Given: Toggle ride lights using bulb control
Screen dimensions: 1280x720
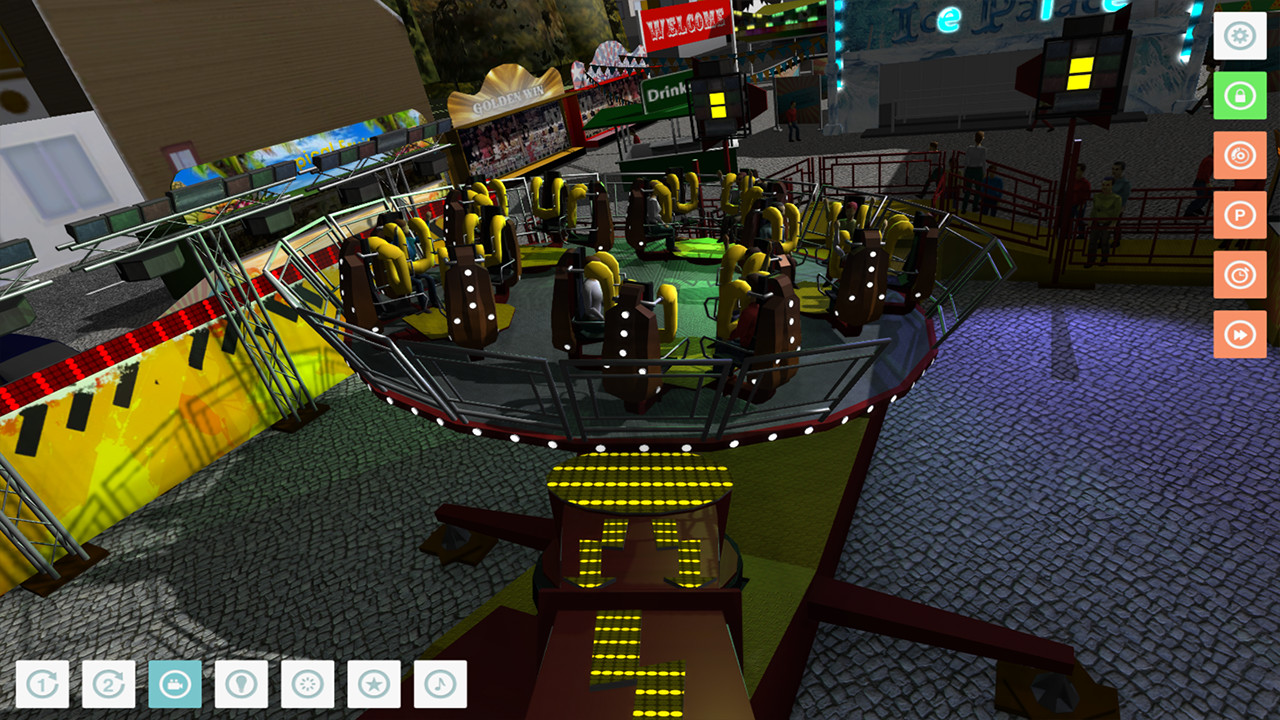Looking at the screenshot, I should [241, 686].
